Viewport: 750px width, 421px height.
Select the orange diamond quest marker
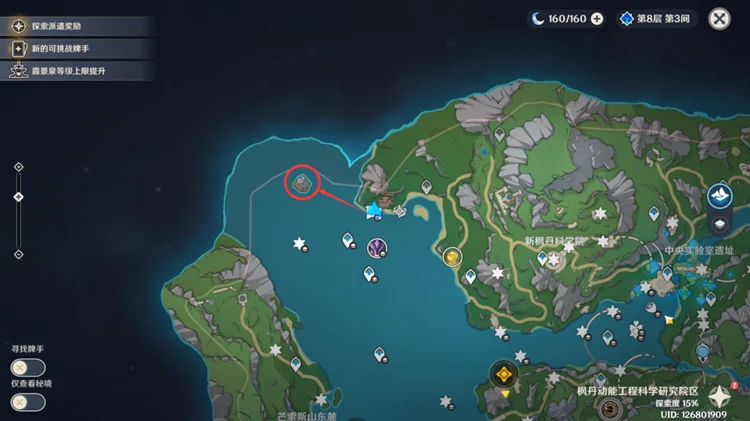(505, 375)
